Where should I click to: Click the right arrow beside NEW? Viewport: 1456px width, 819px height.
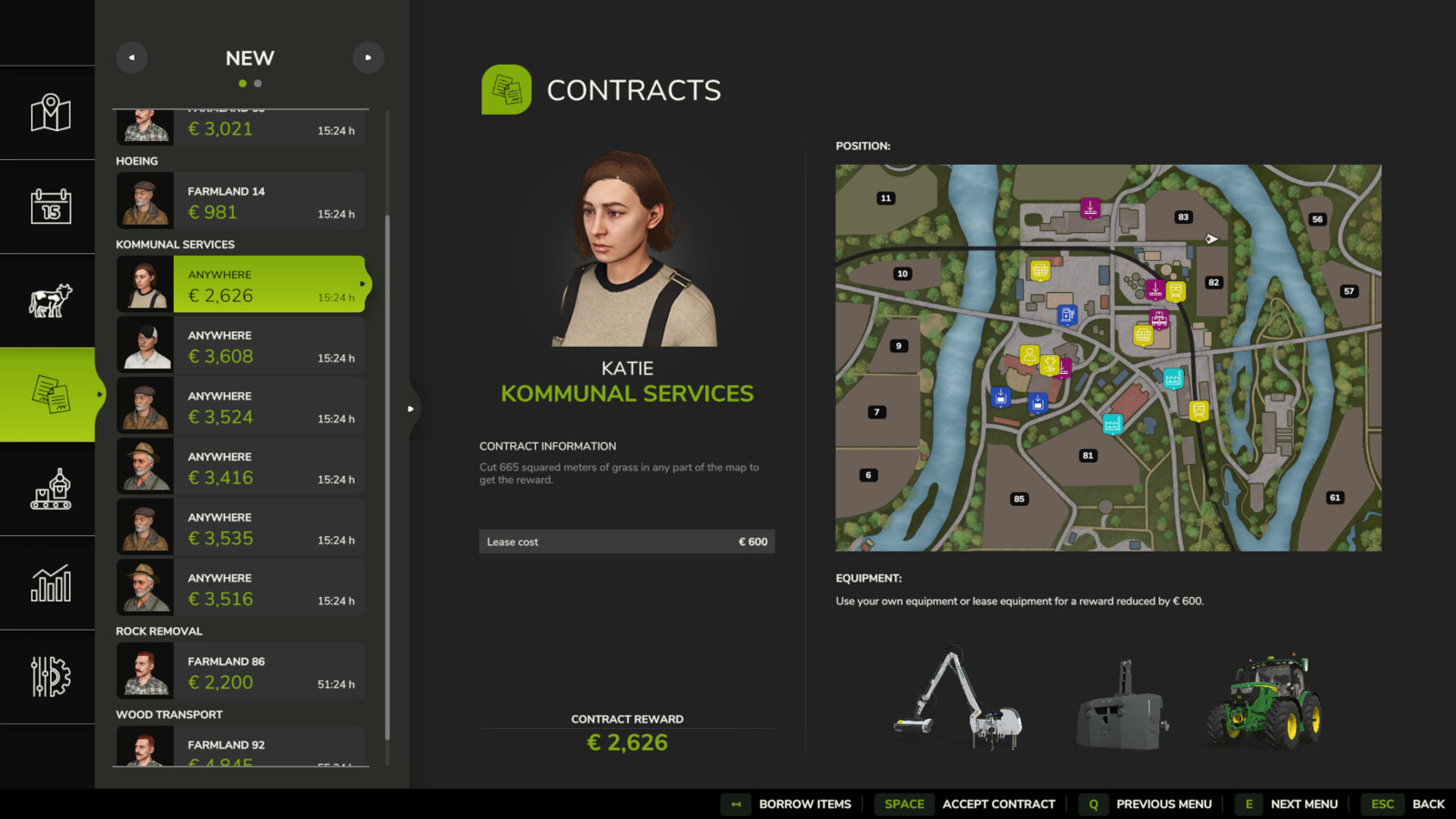tap(369, 57)
